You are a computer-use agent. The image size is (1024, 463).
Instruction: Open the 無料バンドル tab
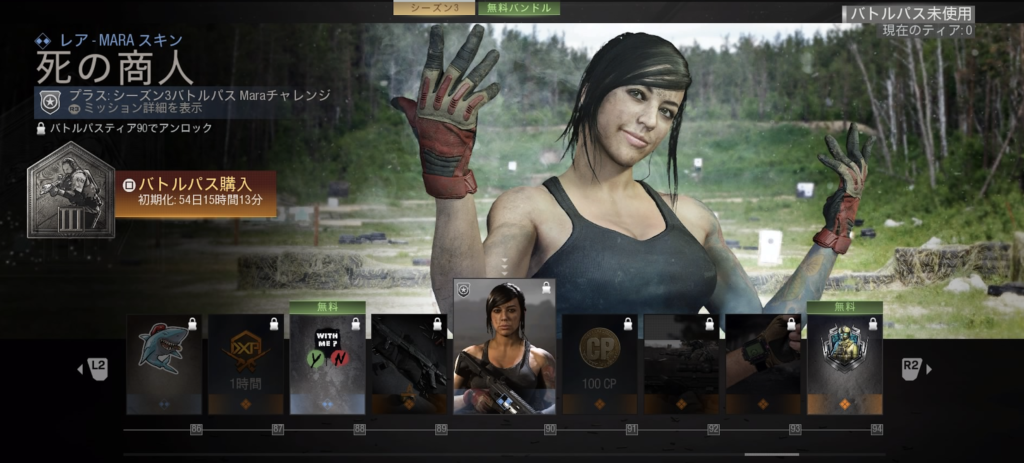pyautogui.click(x=518, y=8)
